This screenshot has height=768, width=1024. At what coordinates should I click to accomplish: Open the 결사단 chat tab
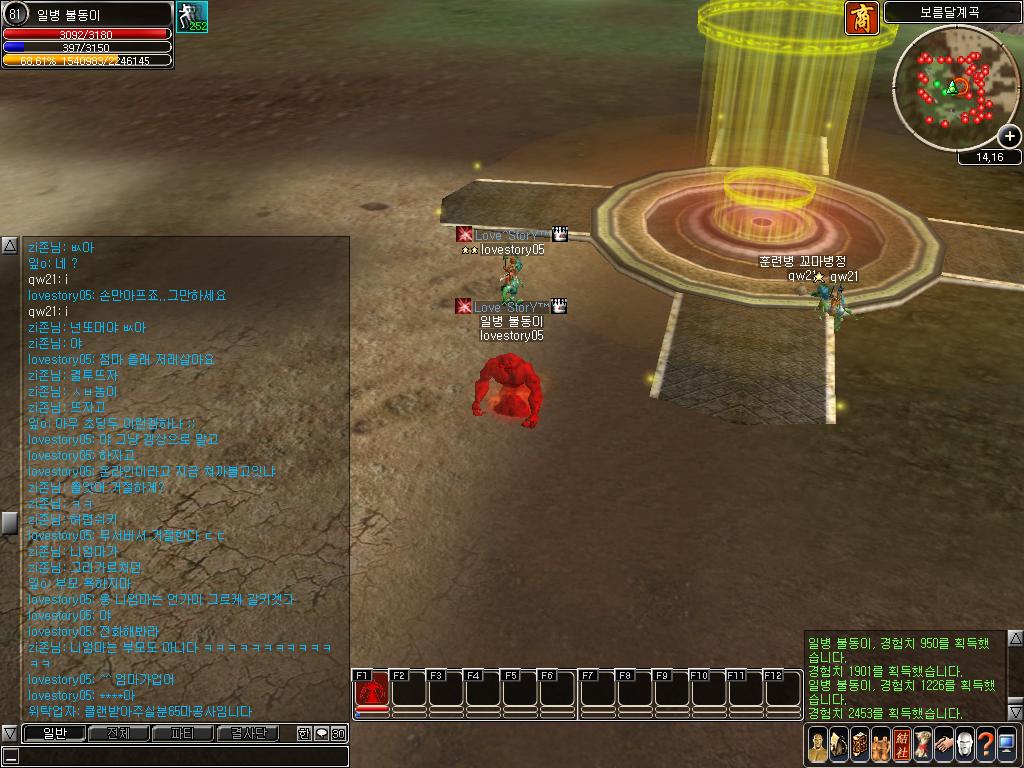click(248, 733)
